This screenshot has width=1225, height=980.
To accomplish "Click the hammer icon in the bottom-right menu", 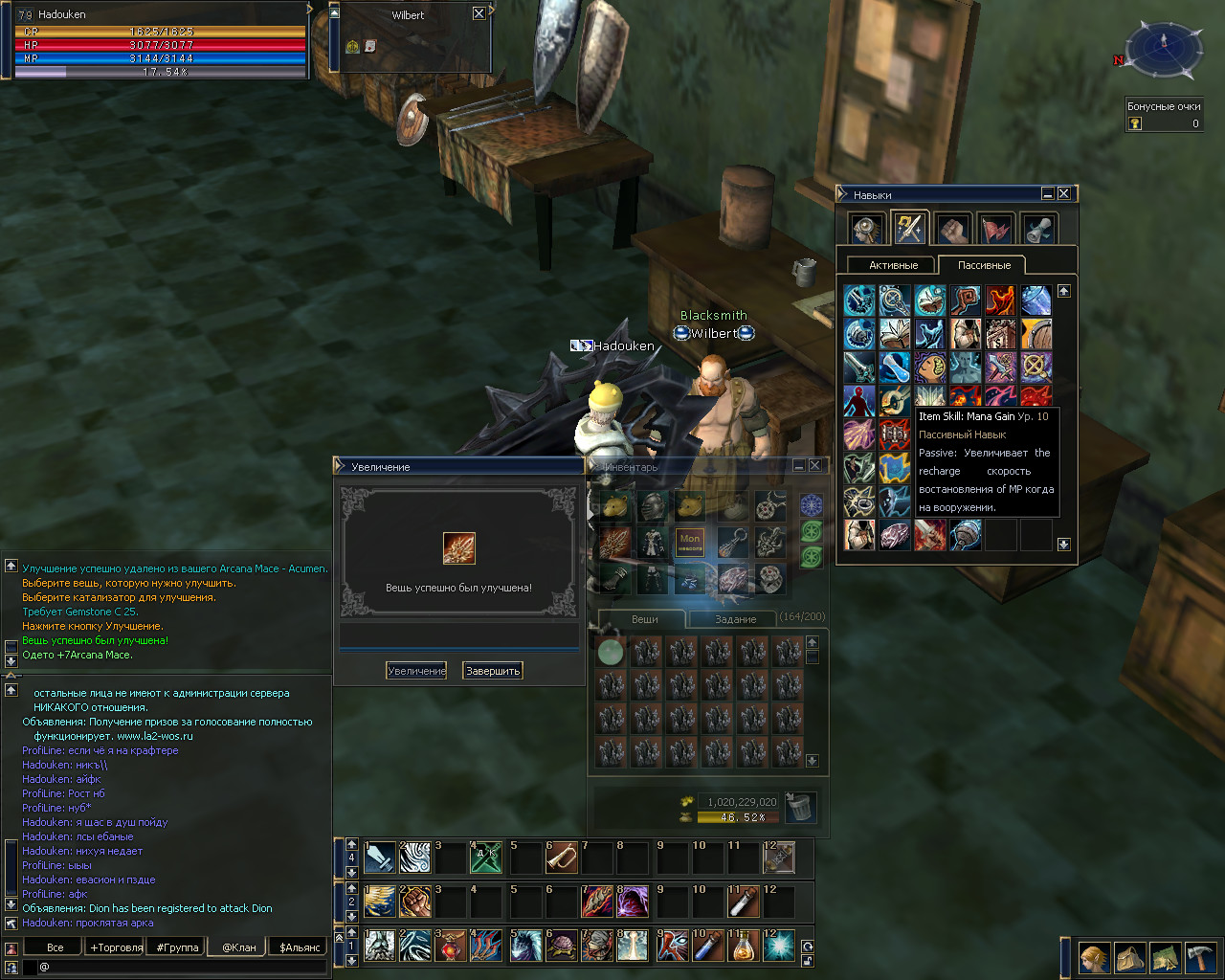I will click(x=1200, y=957).
